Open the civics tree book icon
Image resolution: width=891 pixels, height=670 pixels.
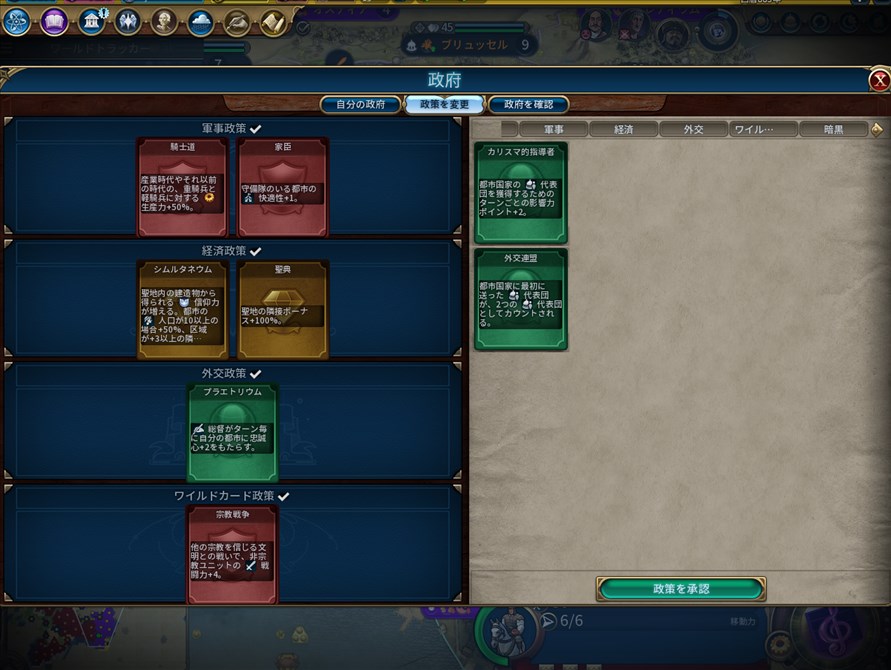tap(54, 21)
